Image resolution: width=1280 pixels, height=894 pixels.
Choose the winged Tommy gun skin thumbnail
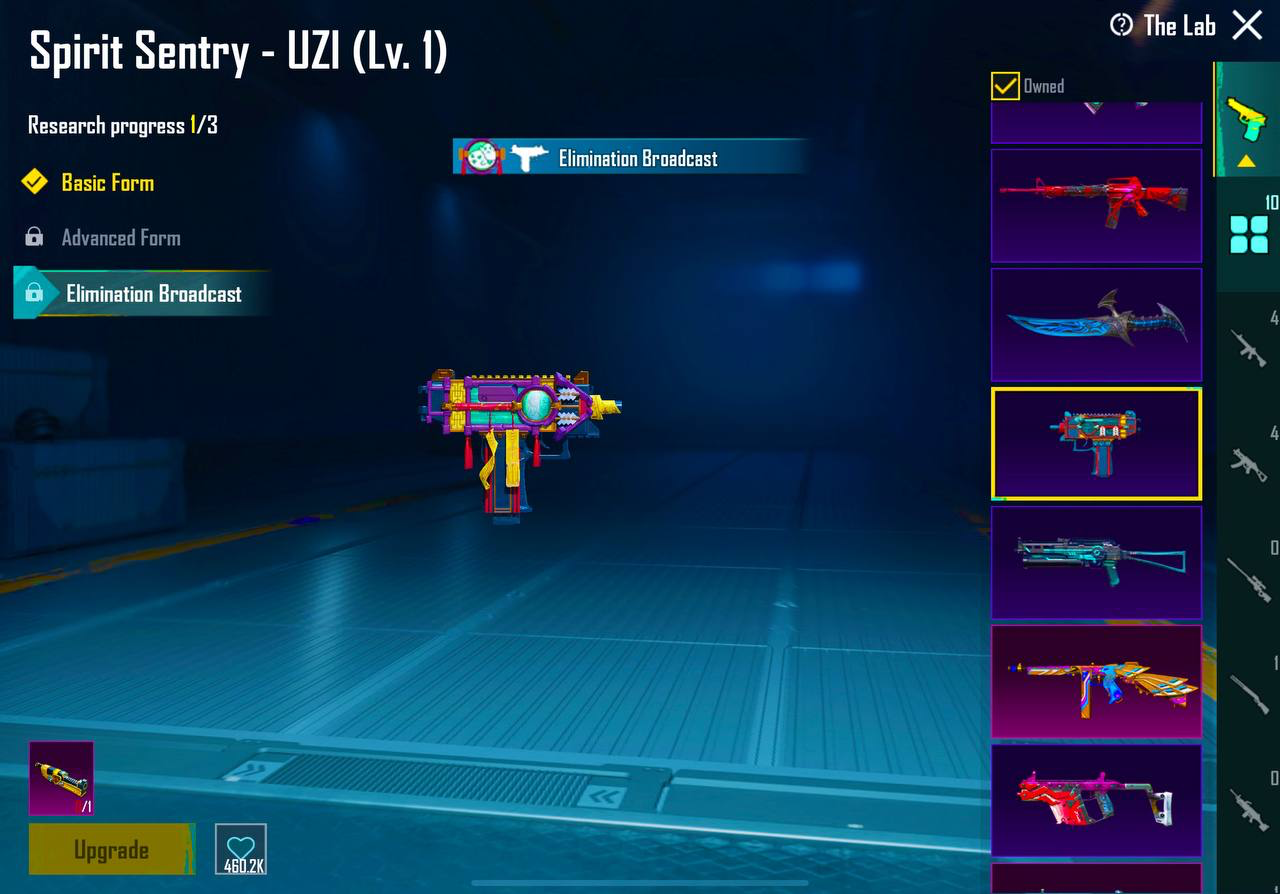[1096, 681]
